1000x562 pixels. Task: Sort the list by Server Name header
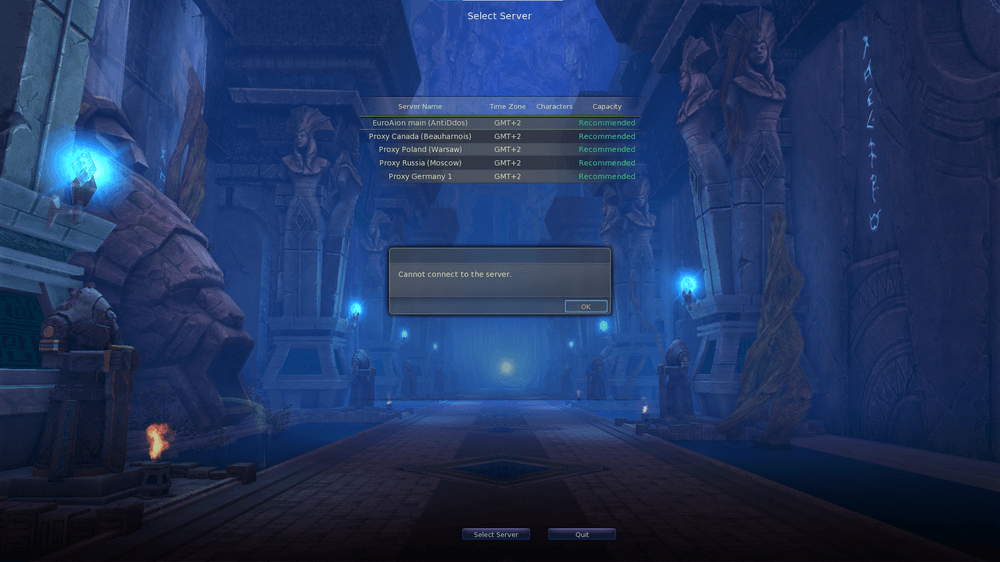(420, 107)
